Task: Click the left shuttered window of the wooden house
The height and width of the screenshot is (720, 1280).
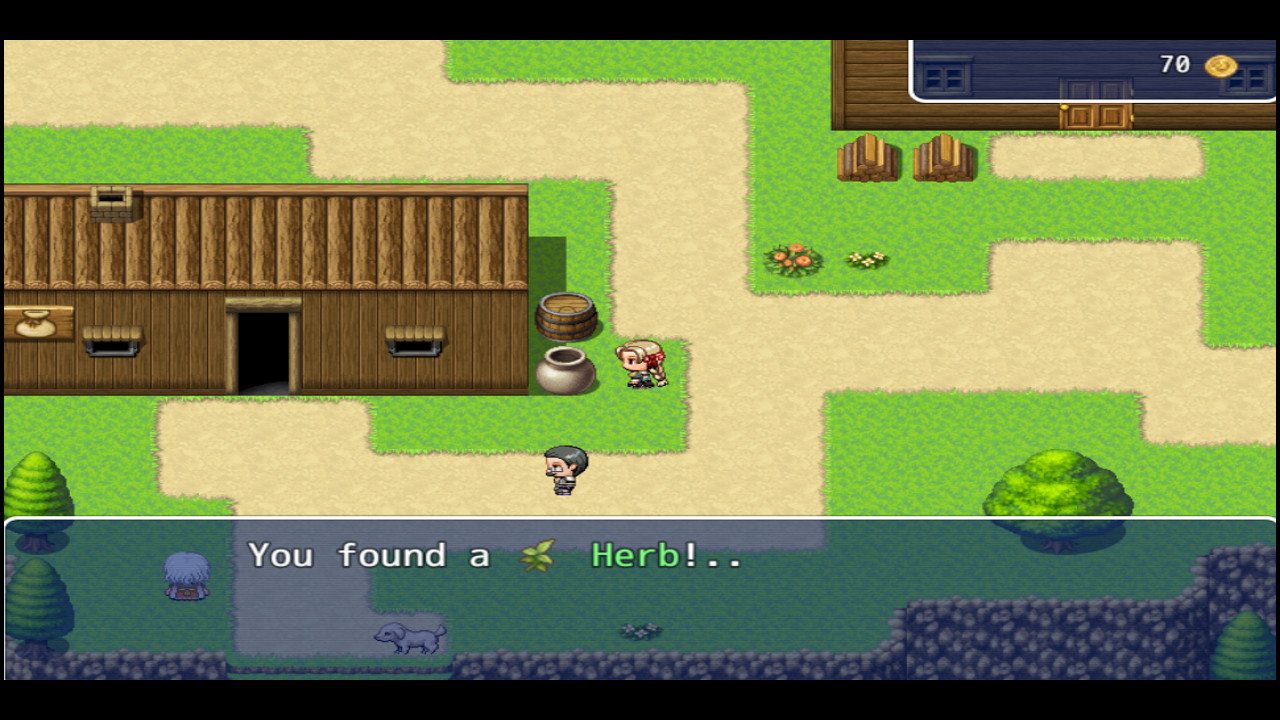Action: [113, 340]
